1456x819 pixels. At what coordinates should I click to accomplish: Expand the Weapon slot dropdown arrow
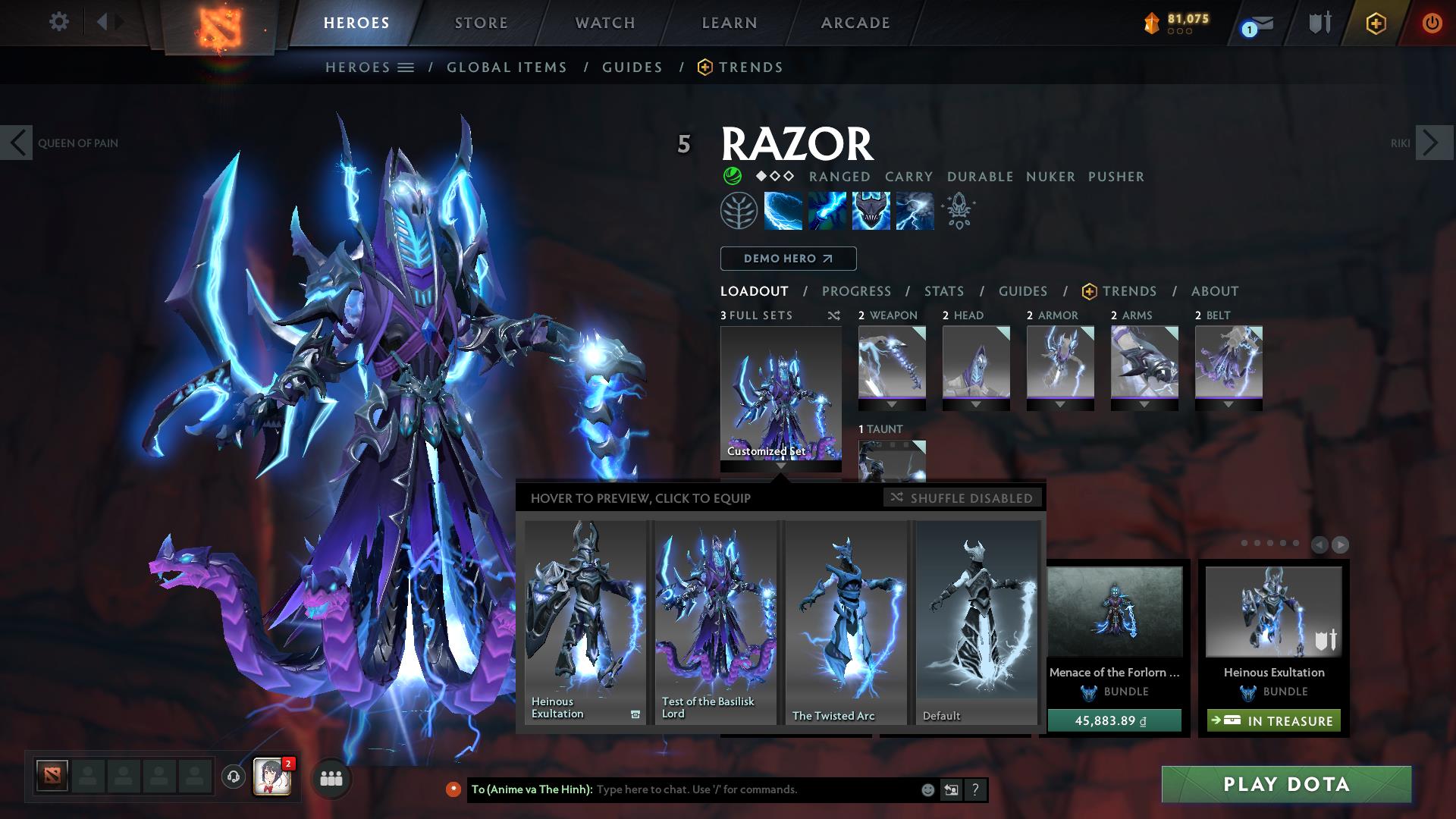[891, 404]
